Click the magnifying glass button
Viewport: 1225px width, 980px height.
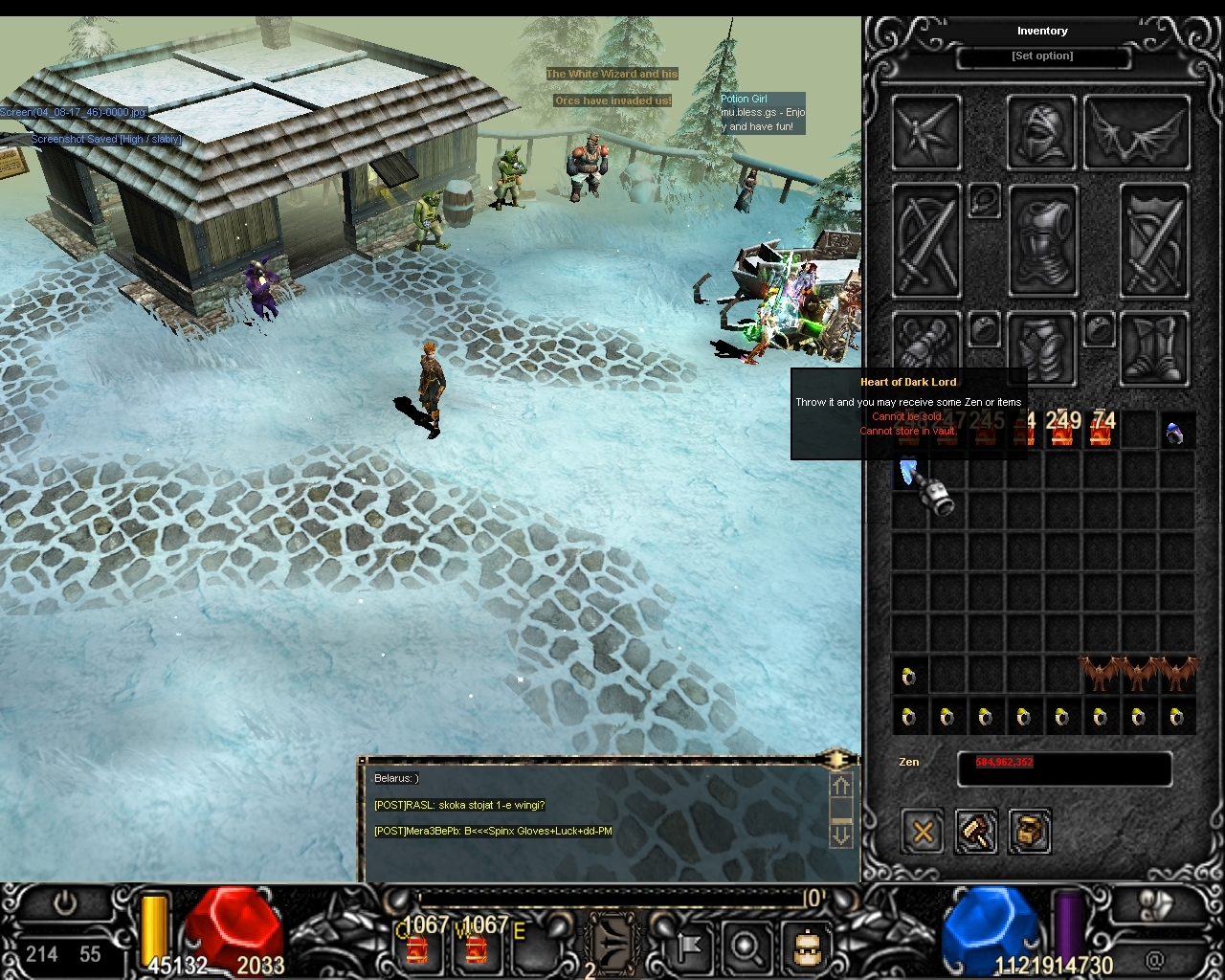(x=745, y=947)
